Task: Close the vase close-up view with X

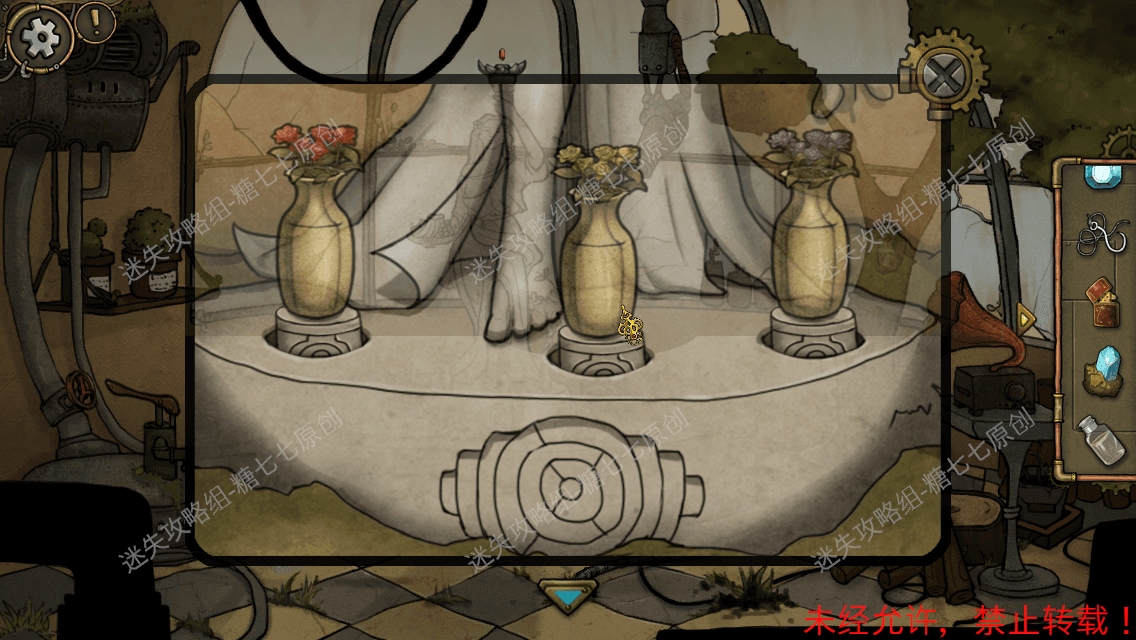Action: pos(942,75)
